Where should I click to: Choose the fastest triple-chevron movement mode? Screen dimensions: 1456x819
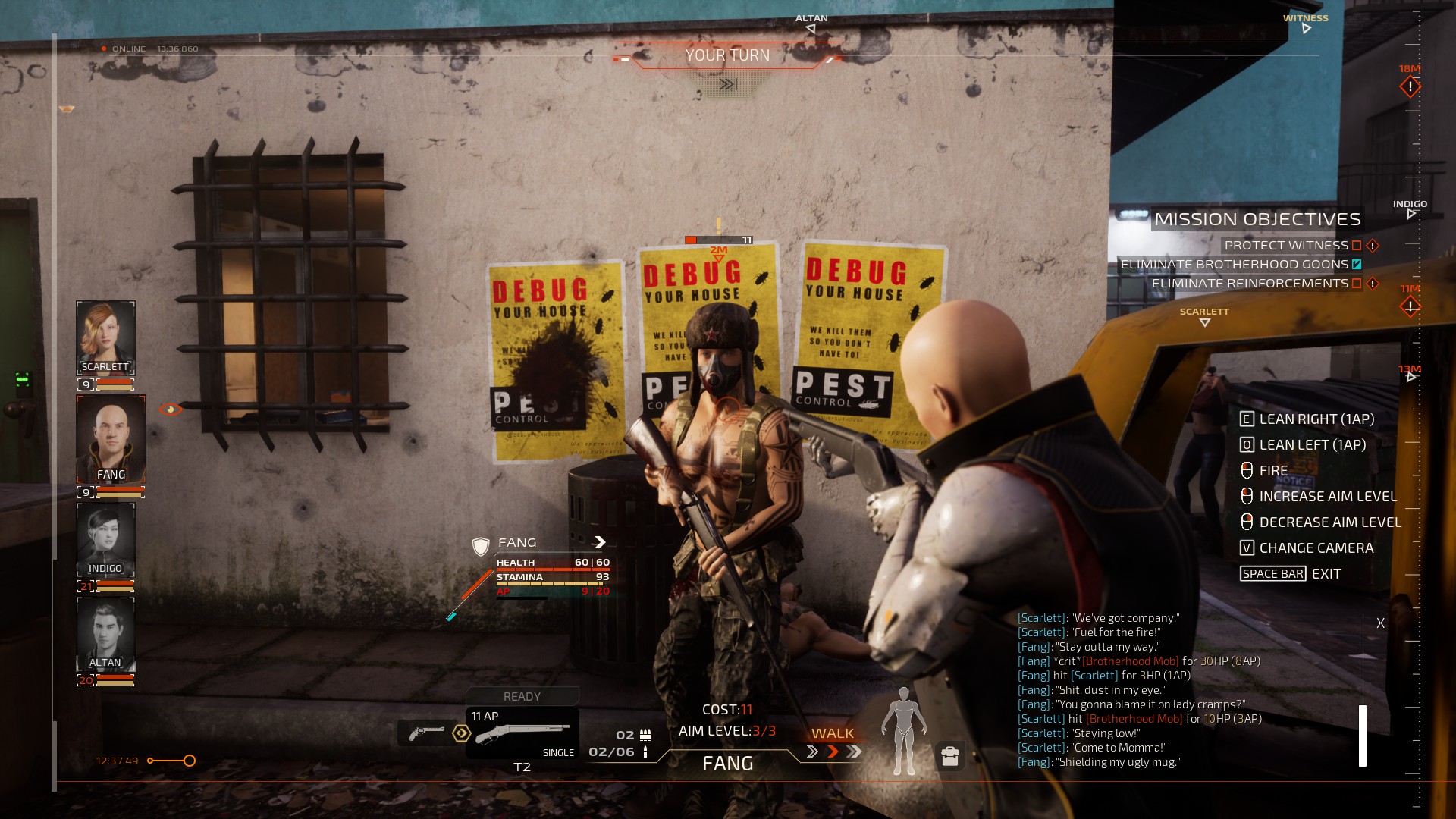pyautogui.click(x=855, y=752)
